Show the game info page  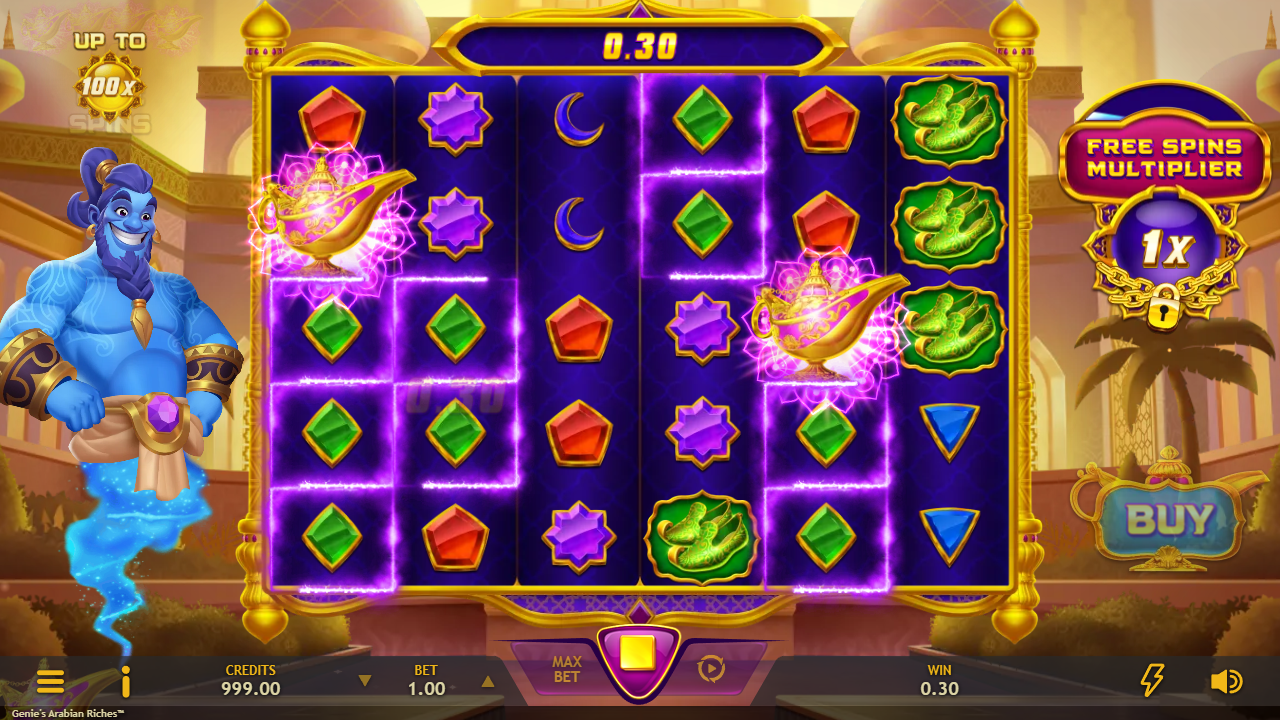[126, 682]
